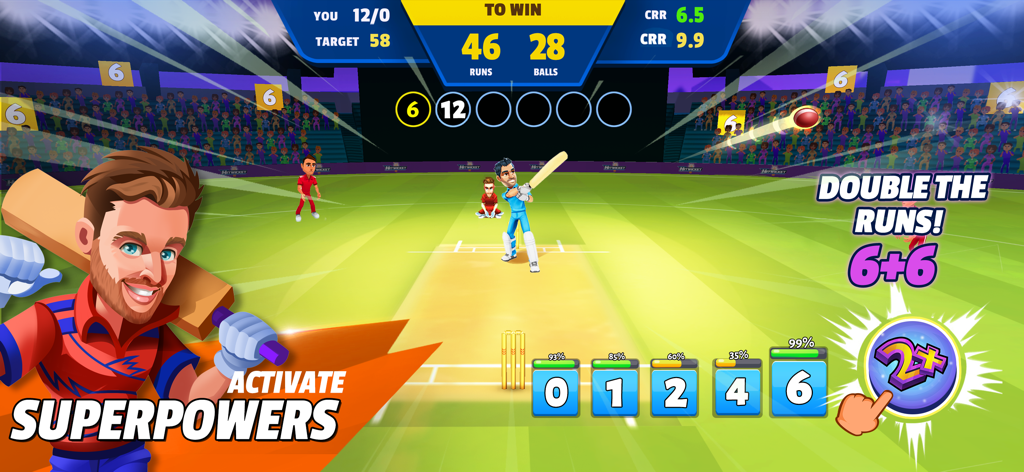Hit the 4 runs shot button
This screenshot has width=1024, height=472.
(x=736, y=391)
